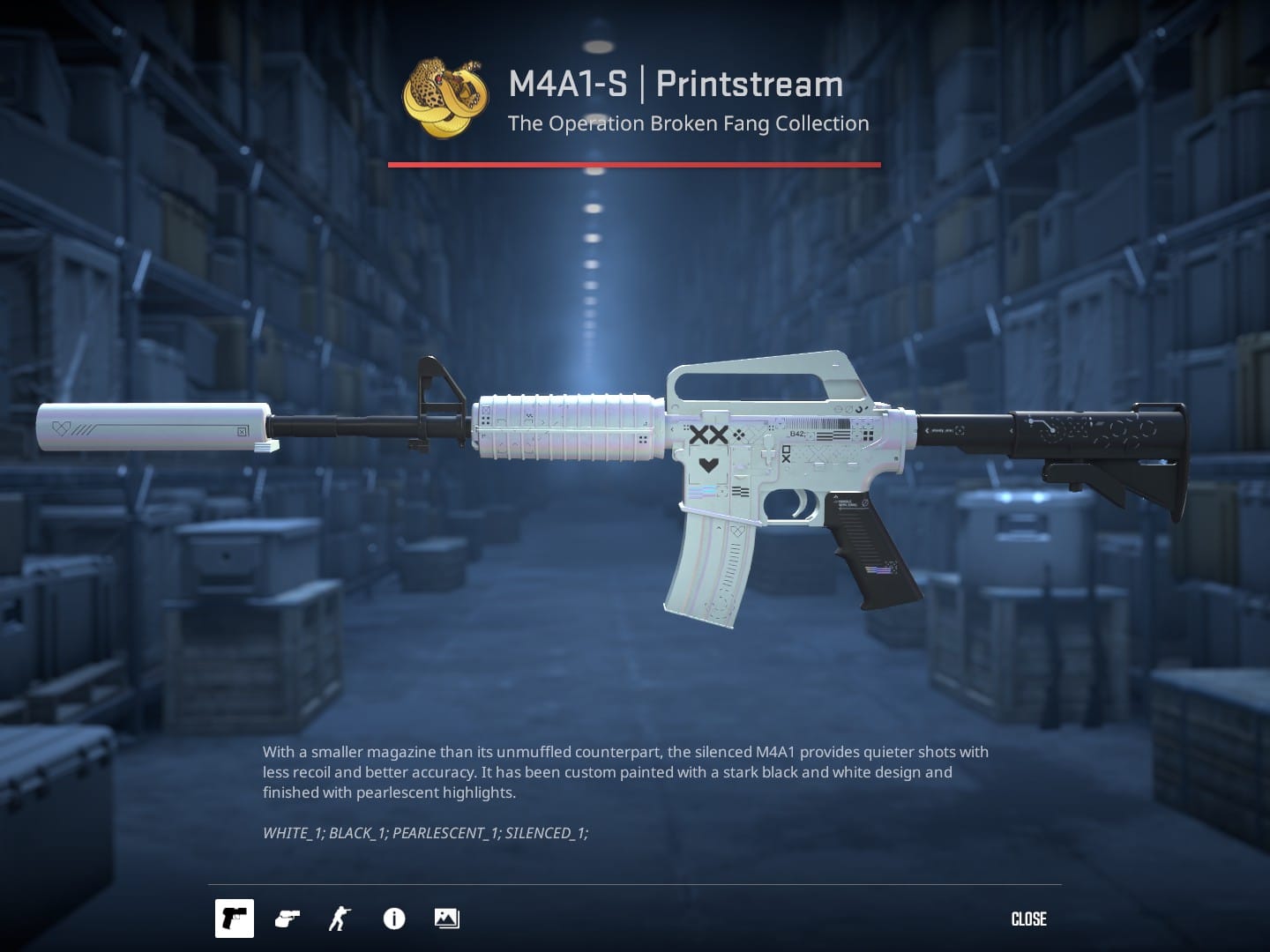
Task: Open The Operation Broken Fang Collection link
Action: pos(687,123)
